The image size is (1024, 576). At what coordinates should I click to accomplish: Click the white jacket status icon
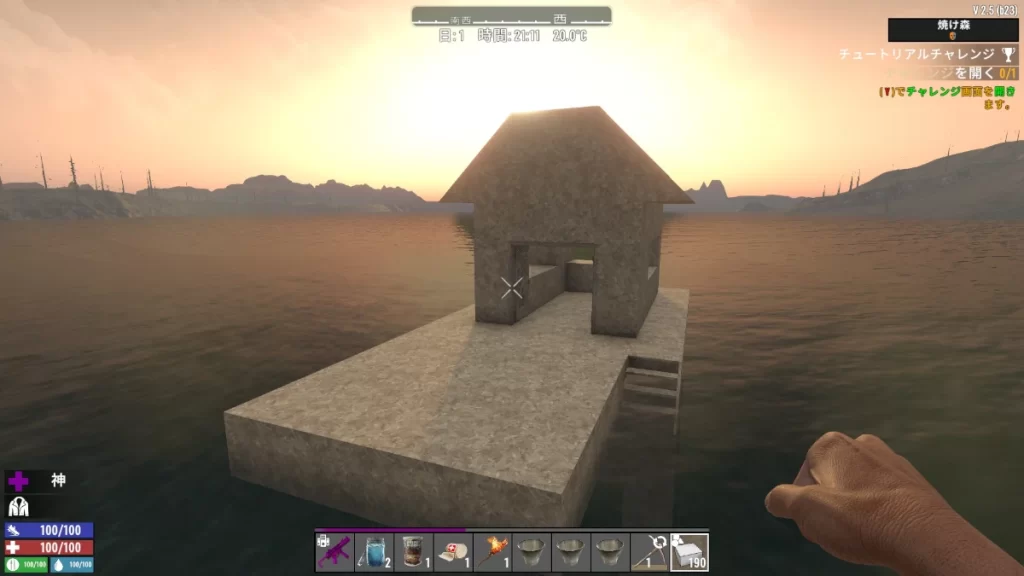[x=19, y=507]
